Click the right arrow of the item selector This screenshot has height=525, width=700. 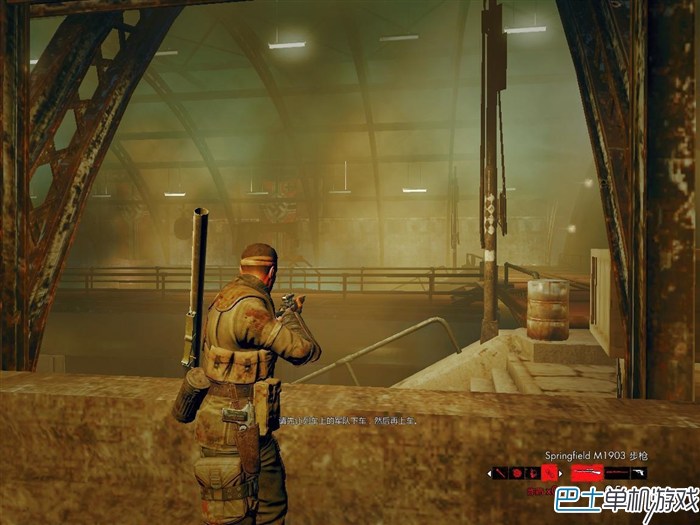coord(561,473)
